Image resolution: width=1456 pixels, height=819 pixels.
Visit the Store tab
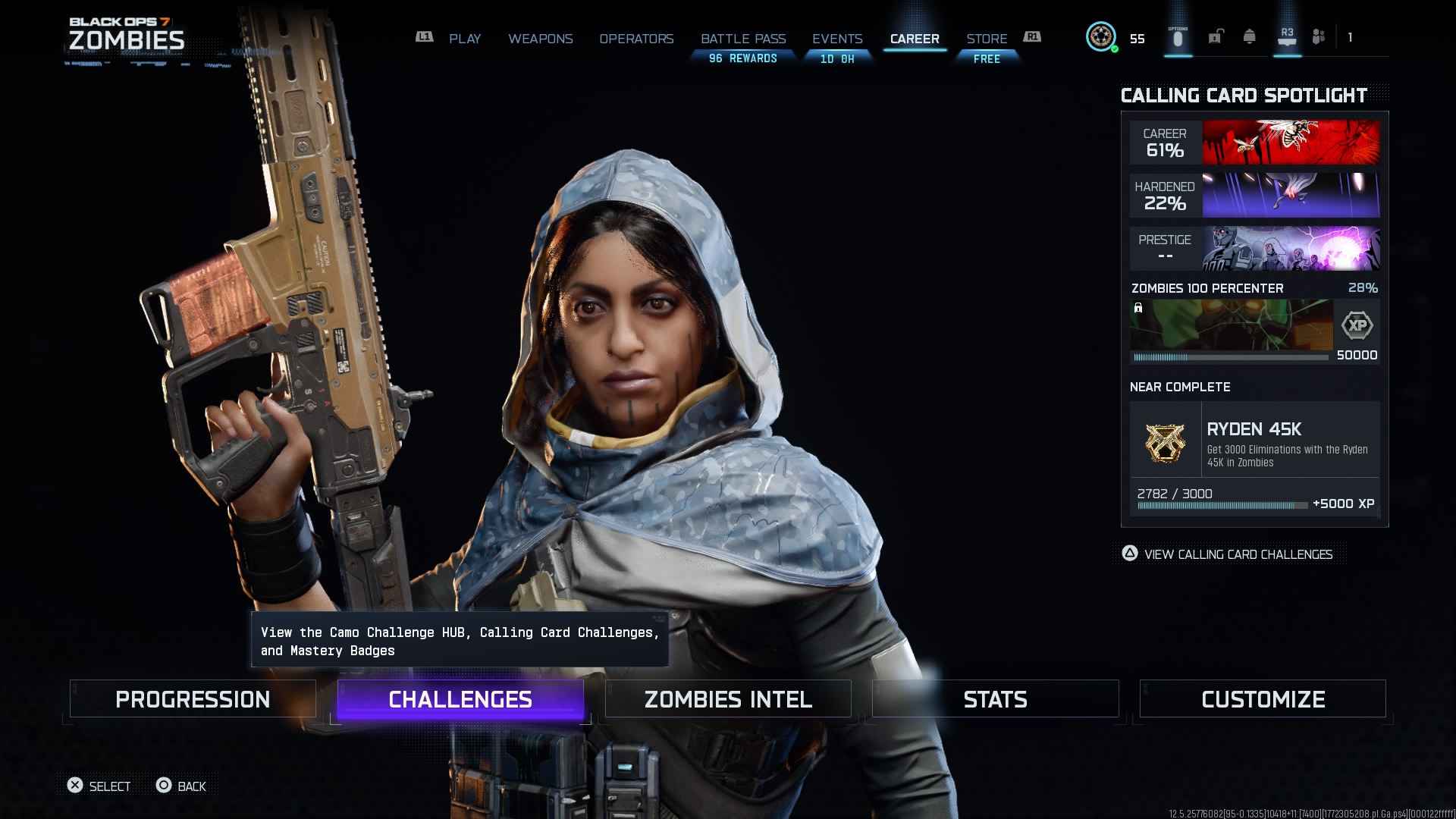pyautogui.click(x=987, y=39)
